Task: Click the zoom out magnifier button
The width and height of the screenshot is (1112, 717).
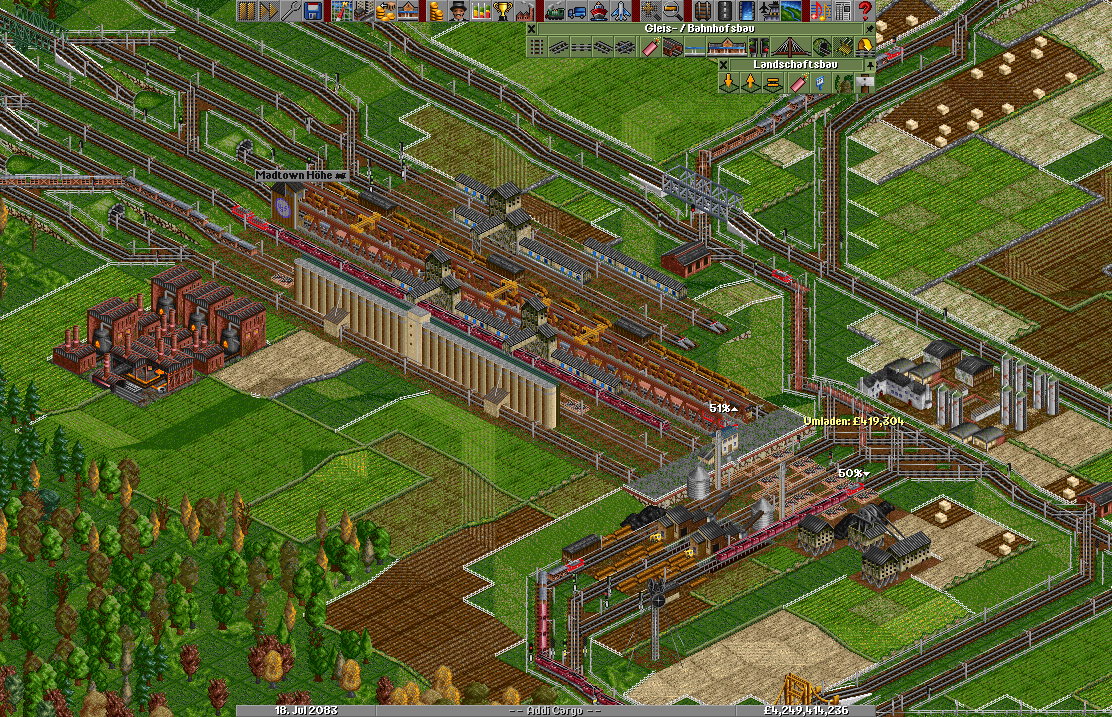Action: coord(673,11)
